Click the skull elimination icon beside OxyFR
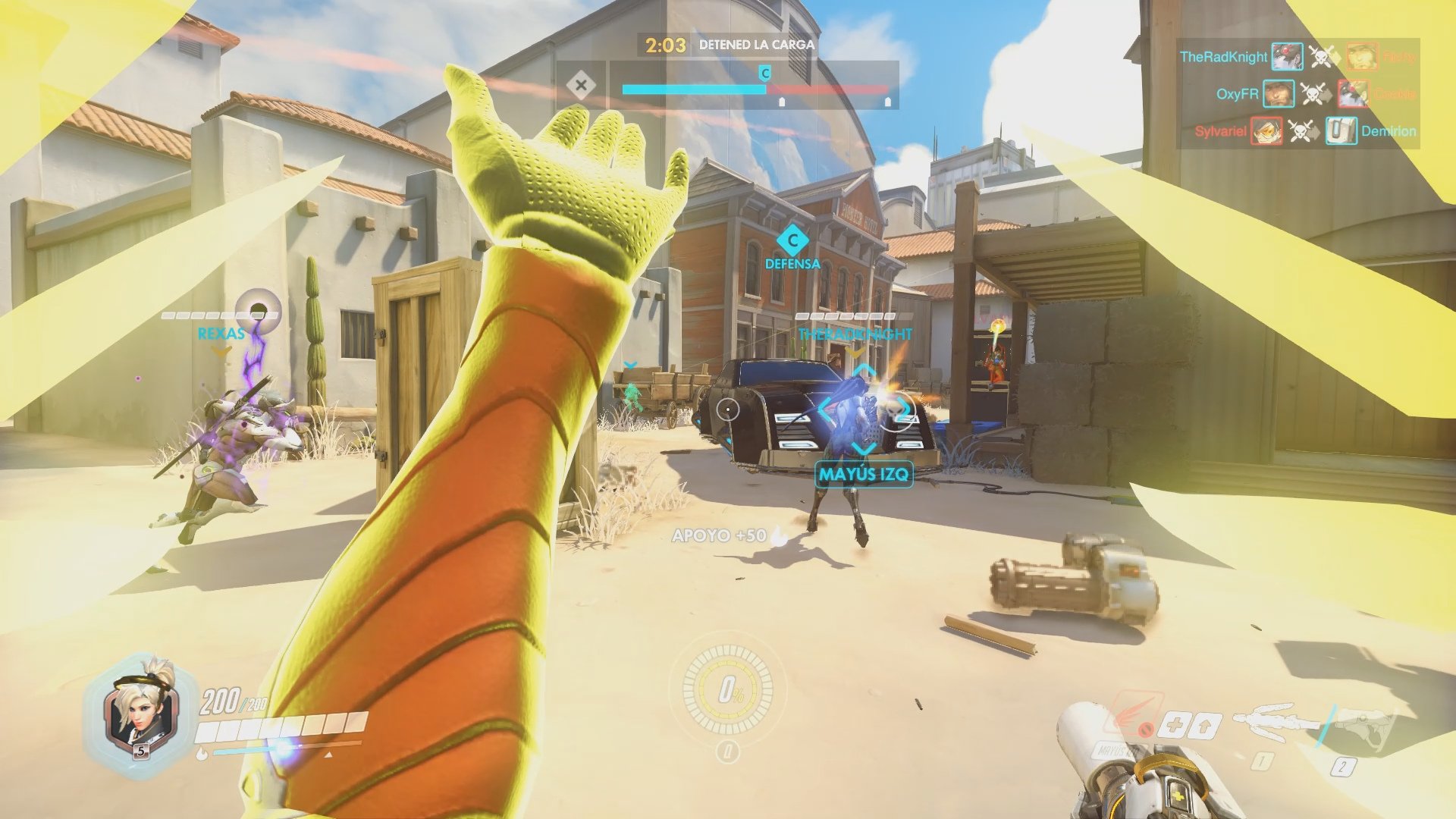 [1314, 94]
